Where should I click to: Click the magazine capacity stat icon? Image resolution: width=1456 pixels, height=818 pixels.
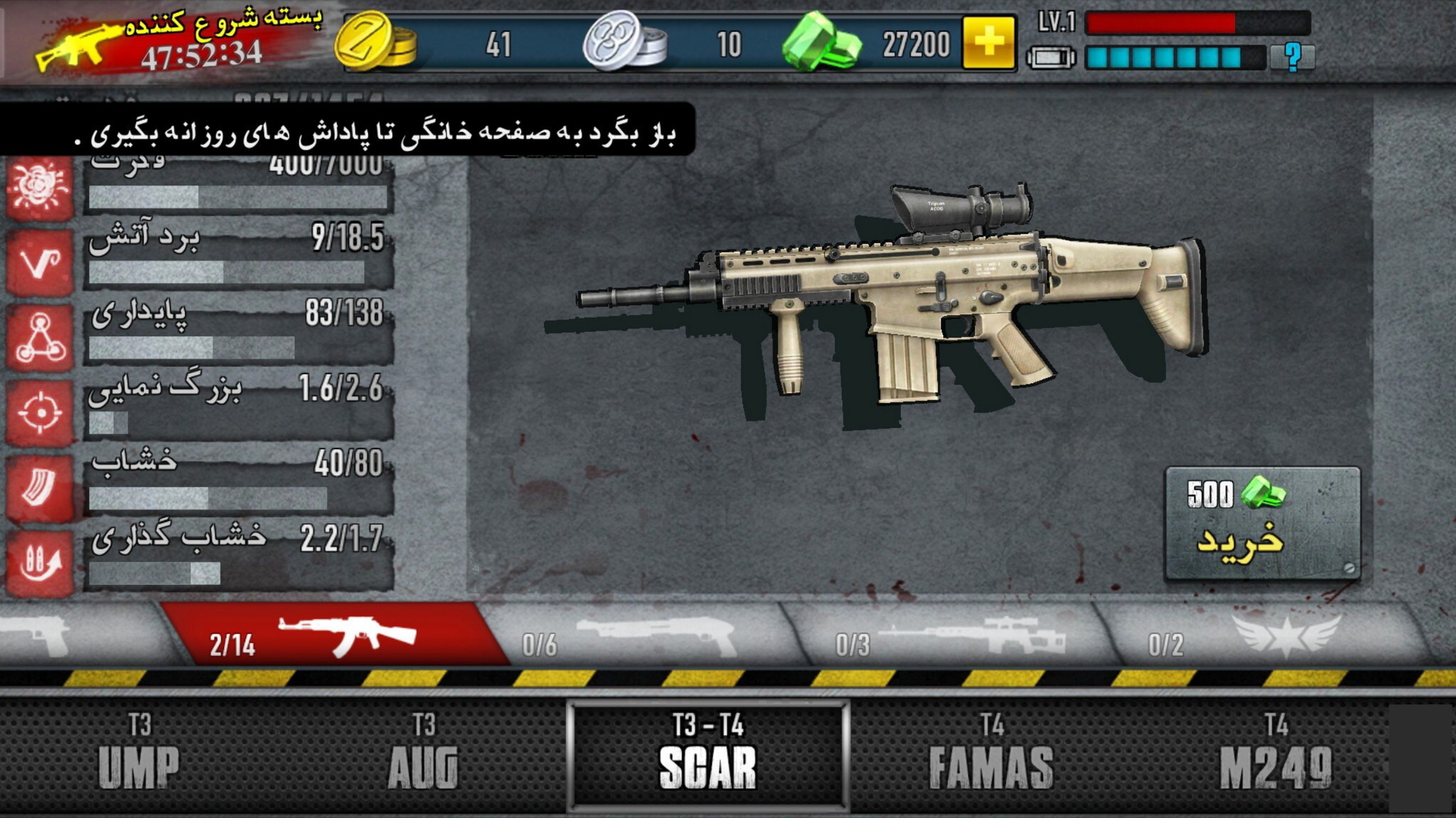point(40,488)
